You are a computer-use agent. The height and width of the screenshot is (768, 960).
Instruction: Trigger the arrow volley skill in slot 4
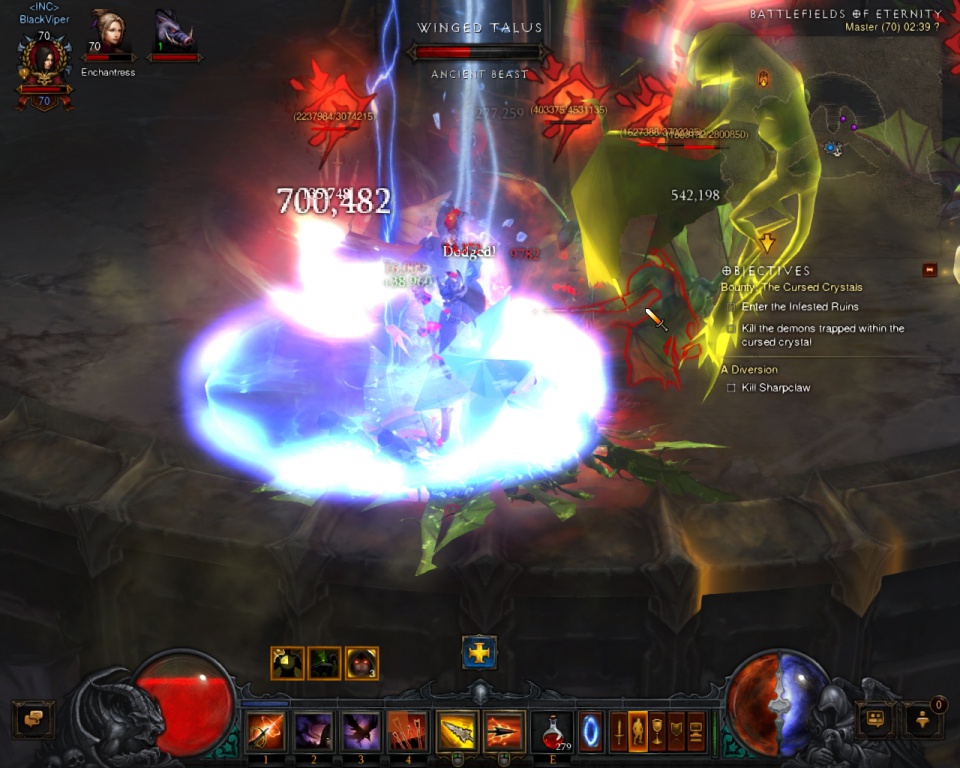point(408,731)
